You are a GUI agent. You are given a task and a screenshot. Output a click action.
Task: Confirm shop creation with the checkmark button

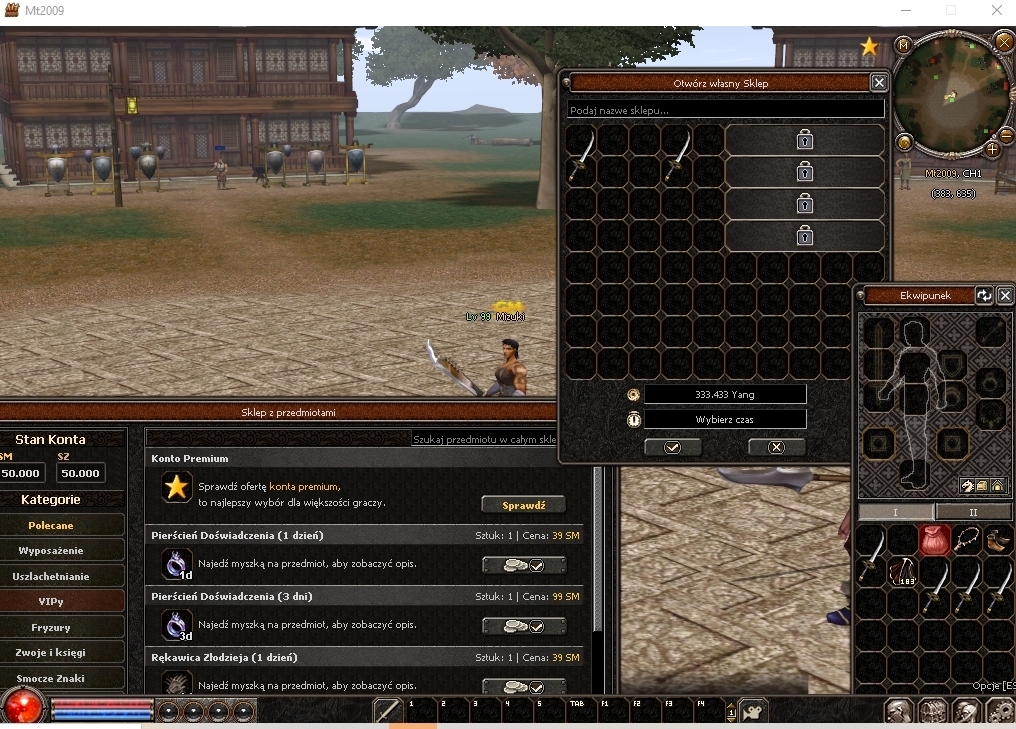point(672,447)
